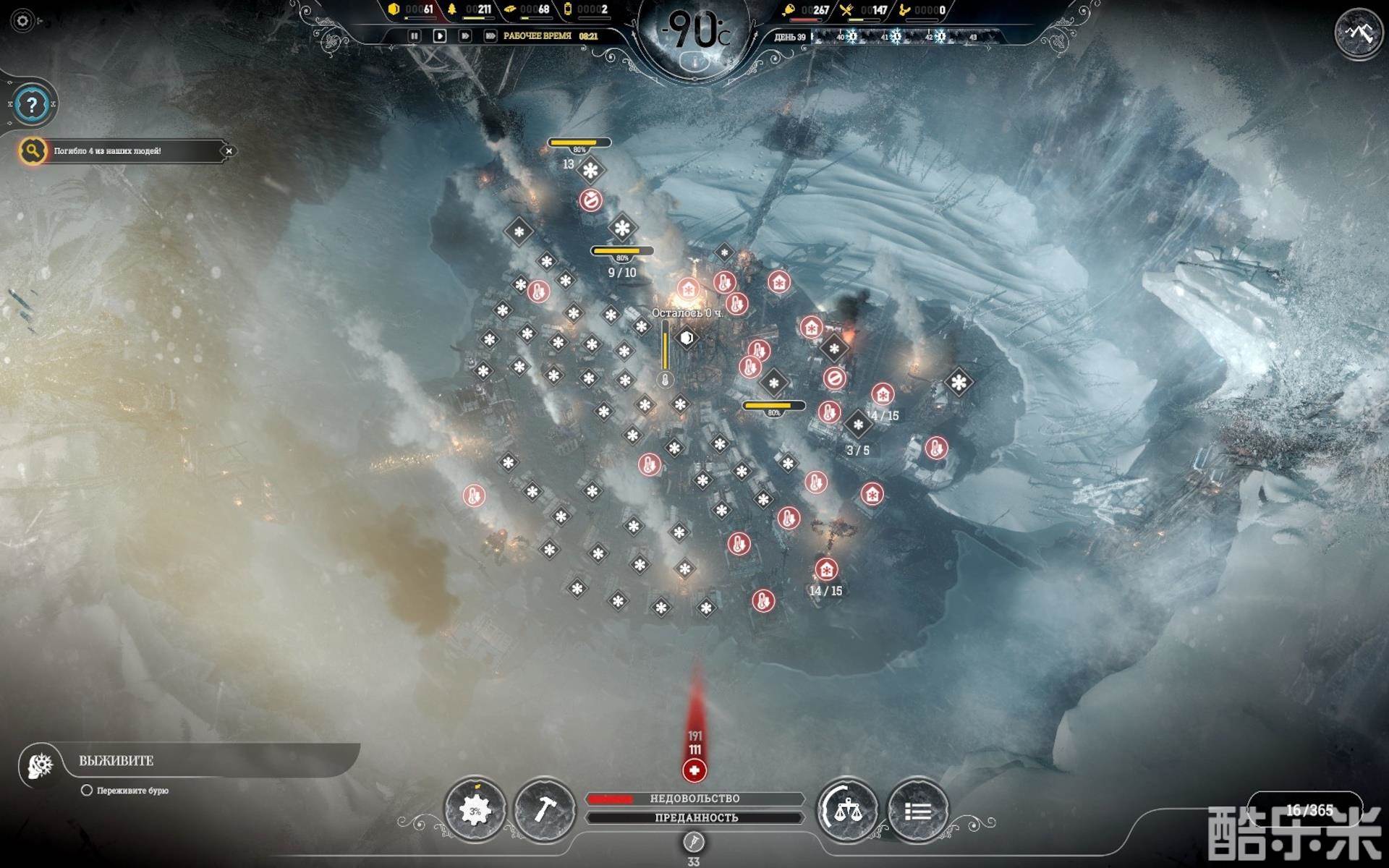Click the Недовольство discontent bar

(694, 799)
